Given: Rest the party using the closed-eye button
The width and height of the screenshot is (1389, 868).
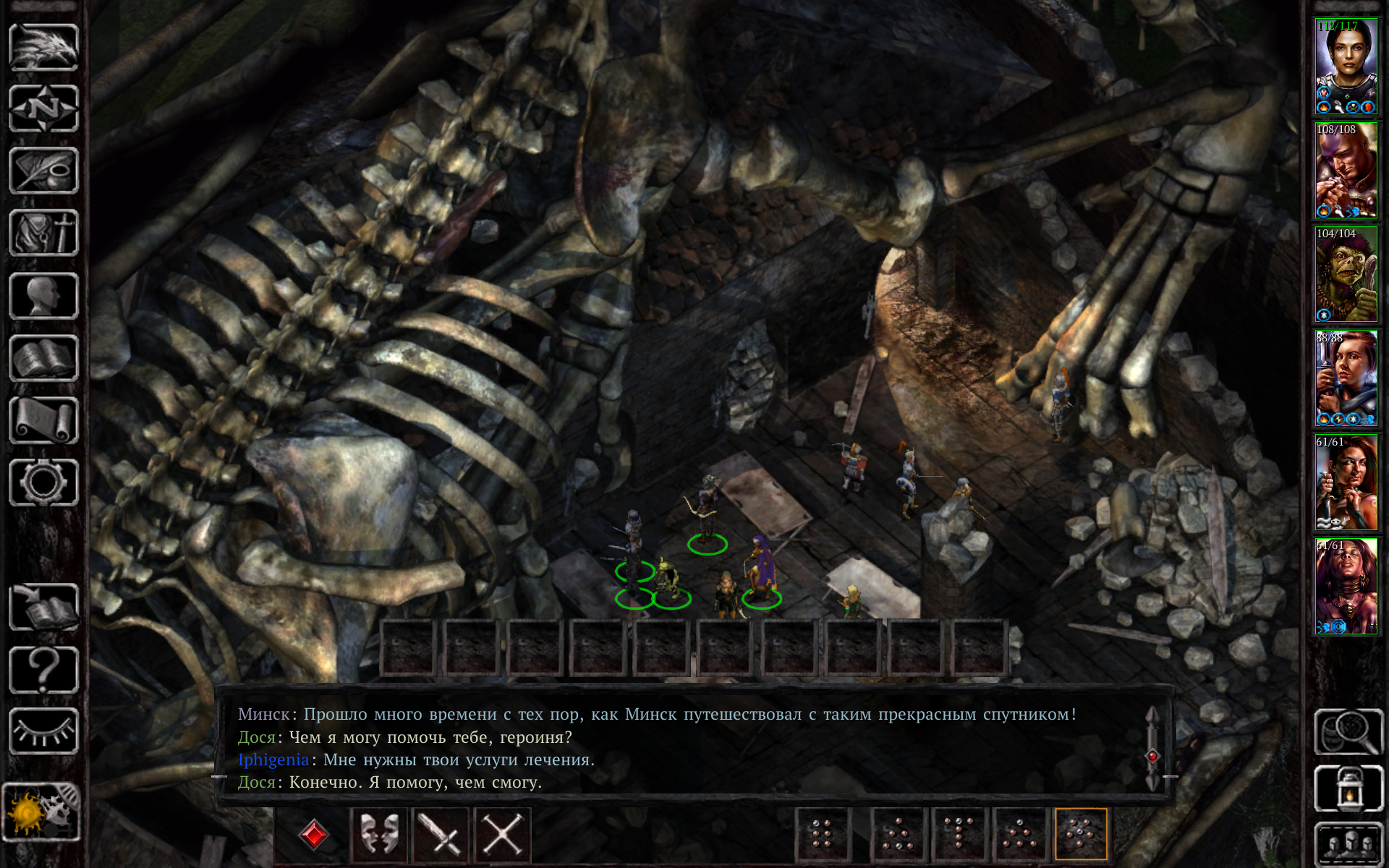Looking at the screenshot, I should (x=43, y=731).
